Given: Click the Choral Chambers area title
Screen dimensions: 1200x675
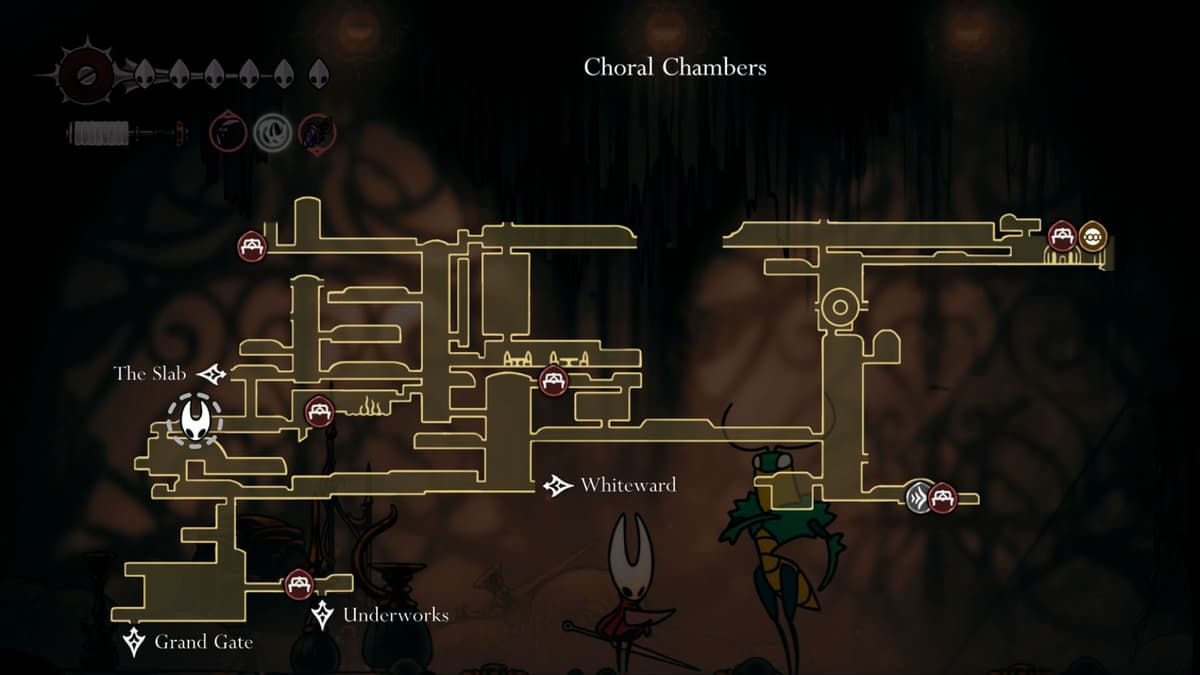Looking at the screenshot, I should (675, 68).
